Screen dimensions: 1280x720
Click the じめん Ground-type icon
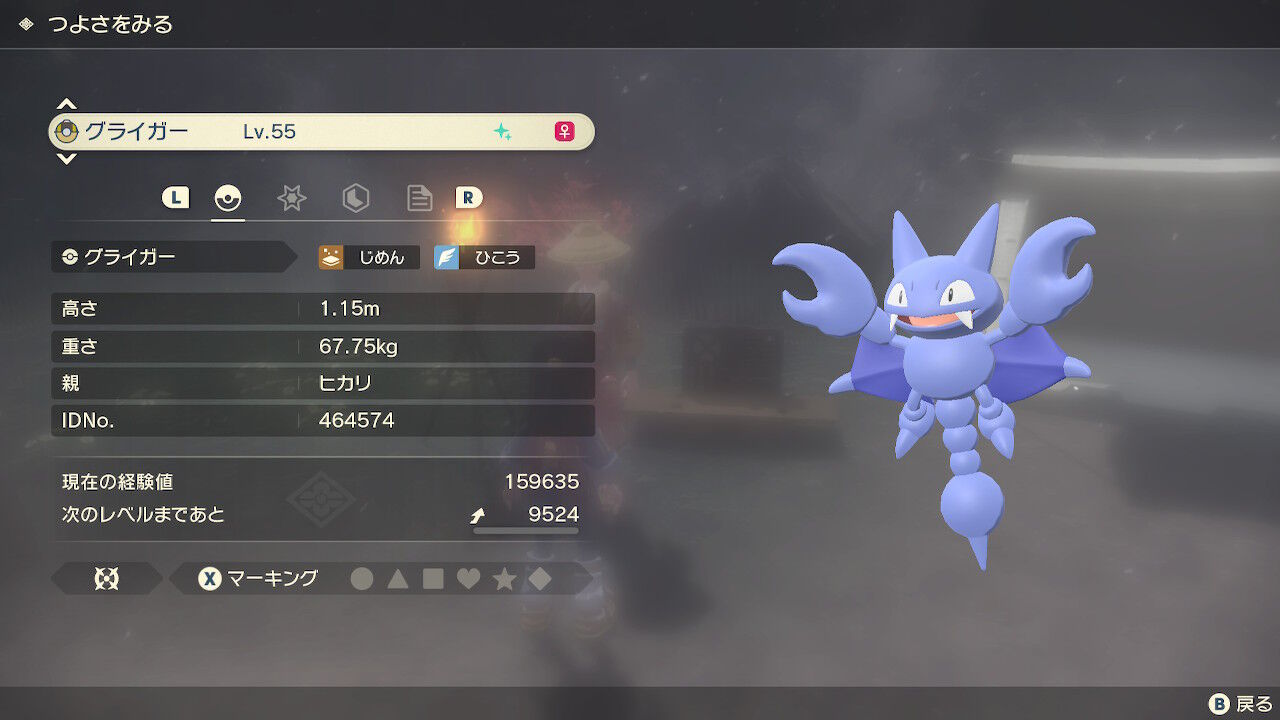click(369, 257)
